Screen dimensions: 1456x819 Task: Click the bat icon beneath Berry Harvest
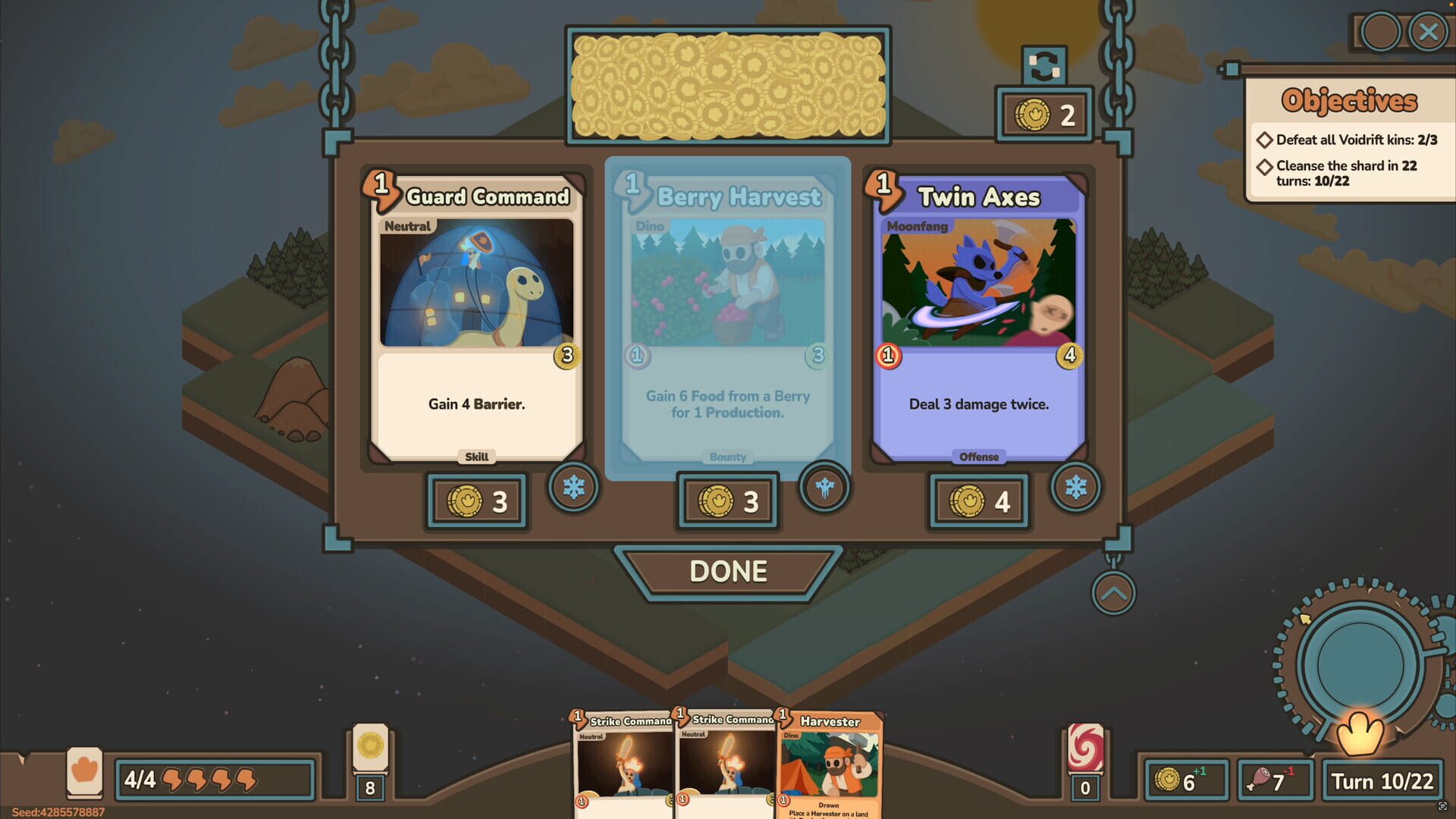(824, 489)
